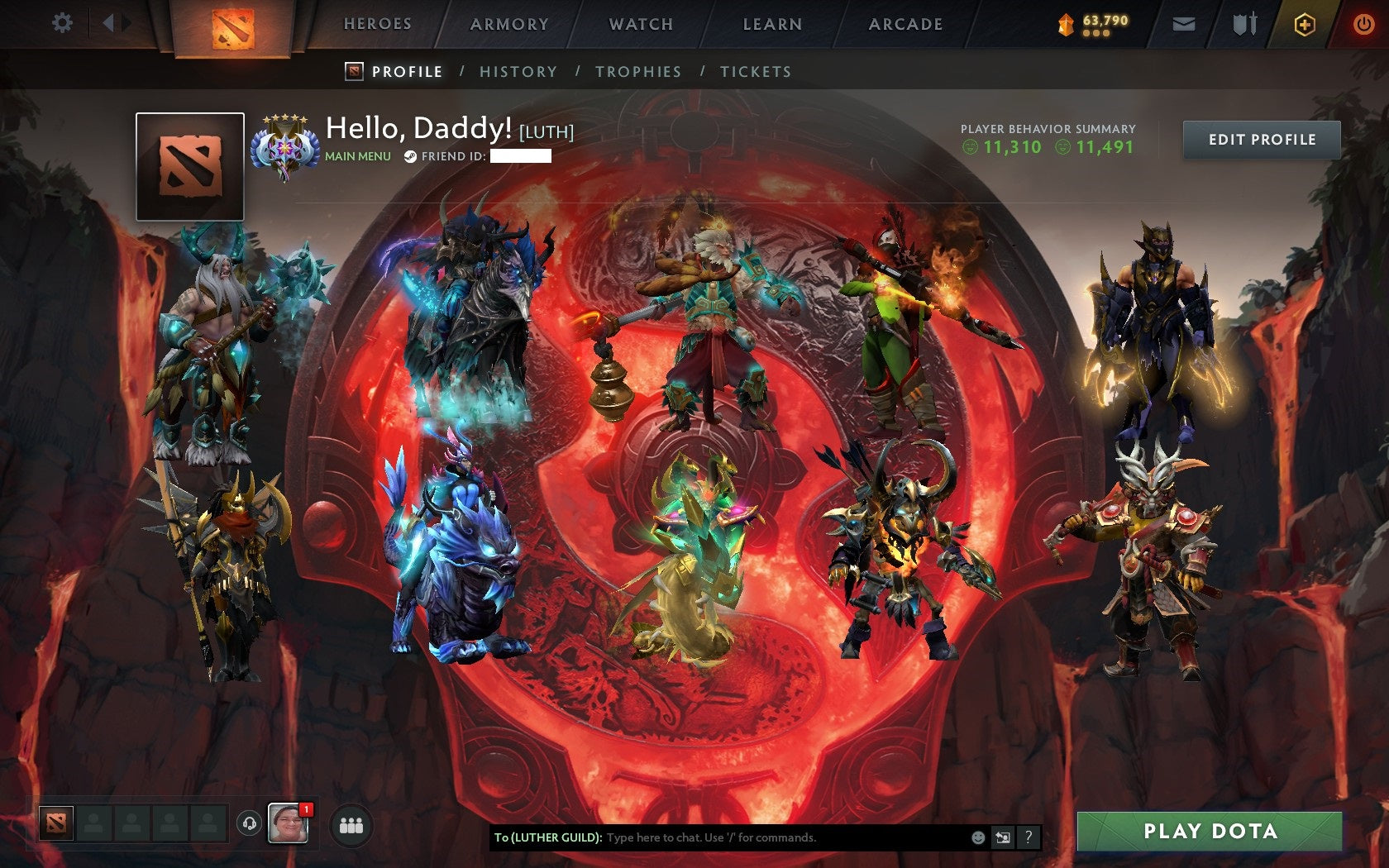Open the mail notifications envelope icon
1389x868 pixels.
coord(1186,24)
